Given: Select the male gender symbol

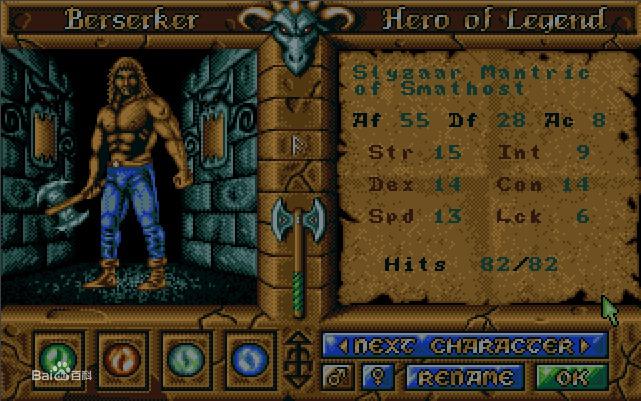Looking at the screenshot, I should 337,378.
